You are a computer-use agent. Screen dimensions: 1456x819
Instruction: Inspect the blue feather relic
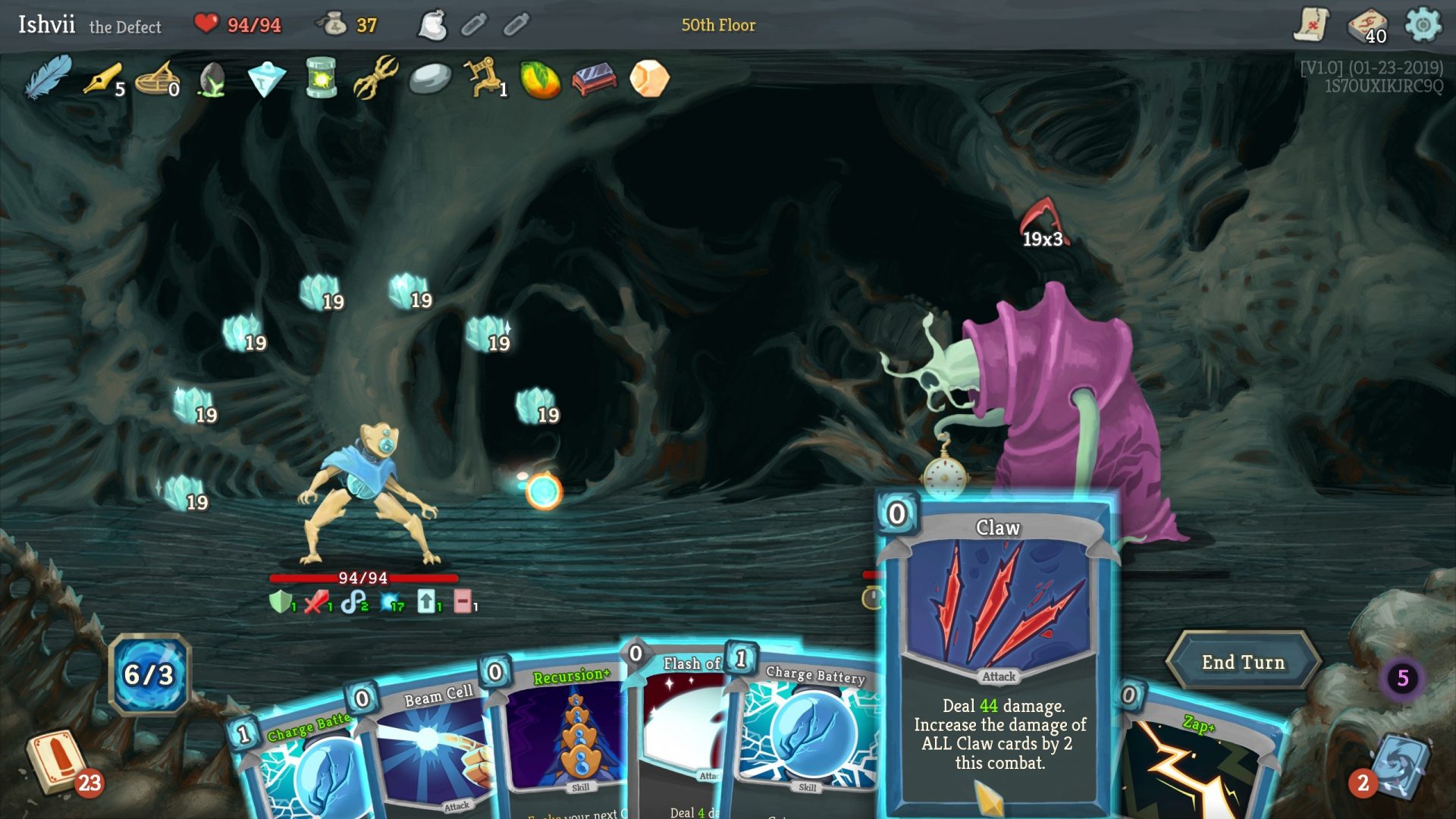tap(47, 78)
